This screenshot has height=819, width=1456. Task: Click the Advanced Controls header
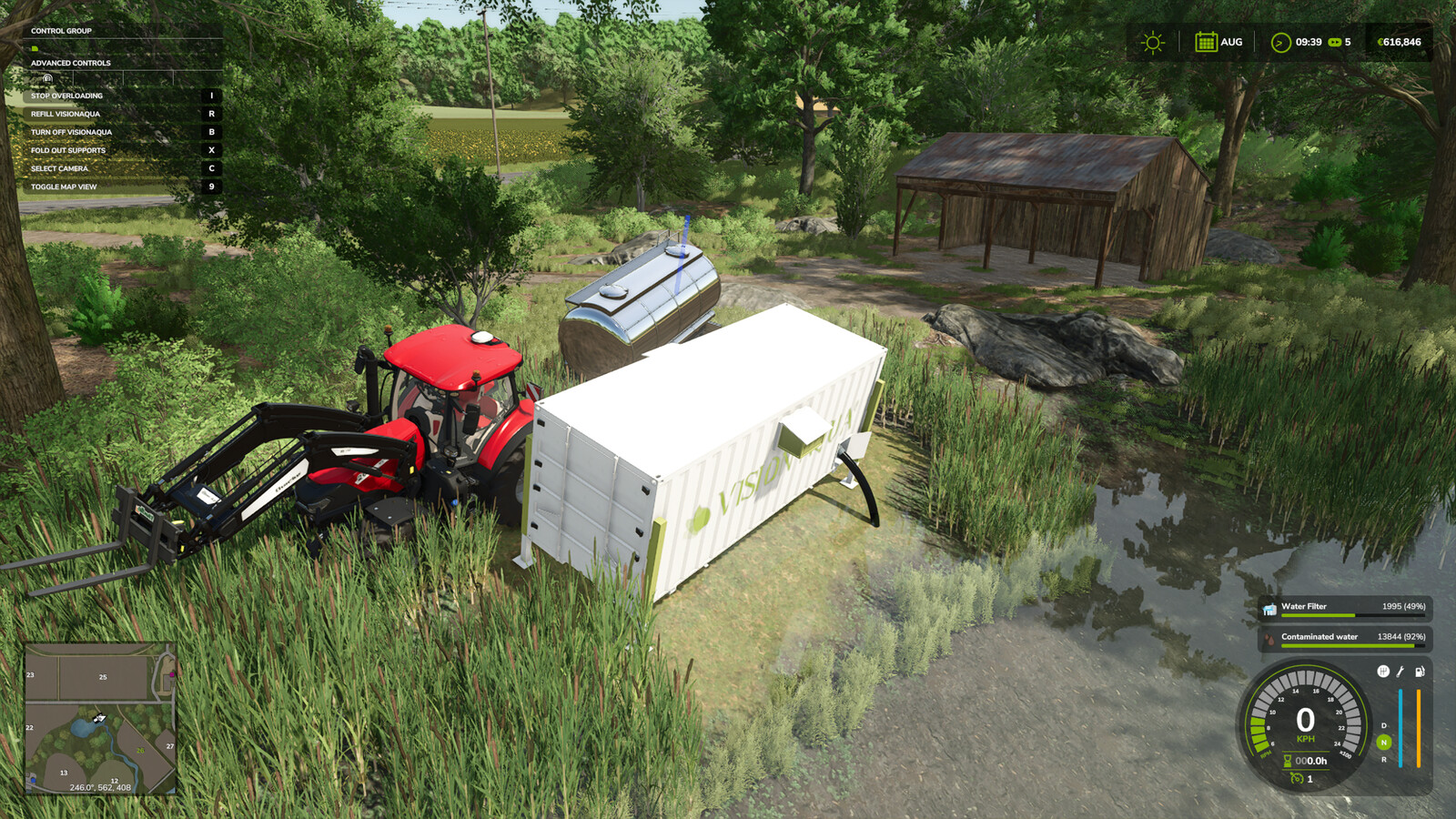(x=71, y=63)
